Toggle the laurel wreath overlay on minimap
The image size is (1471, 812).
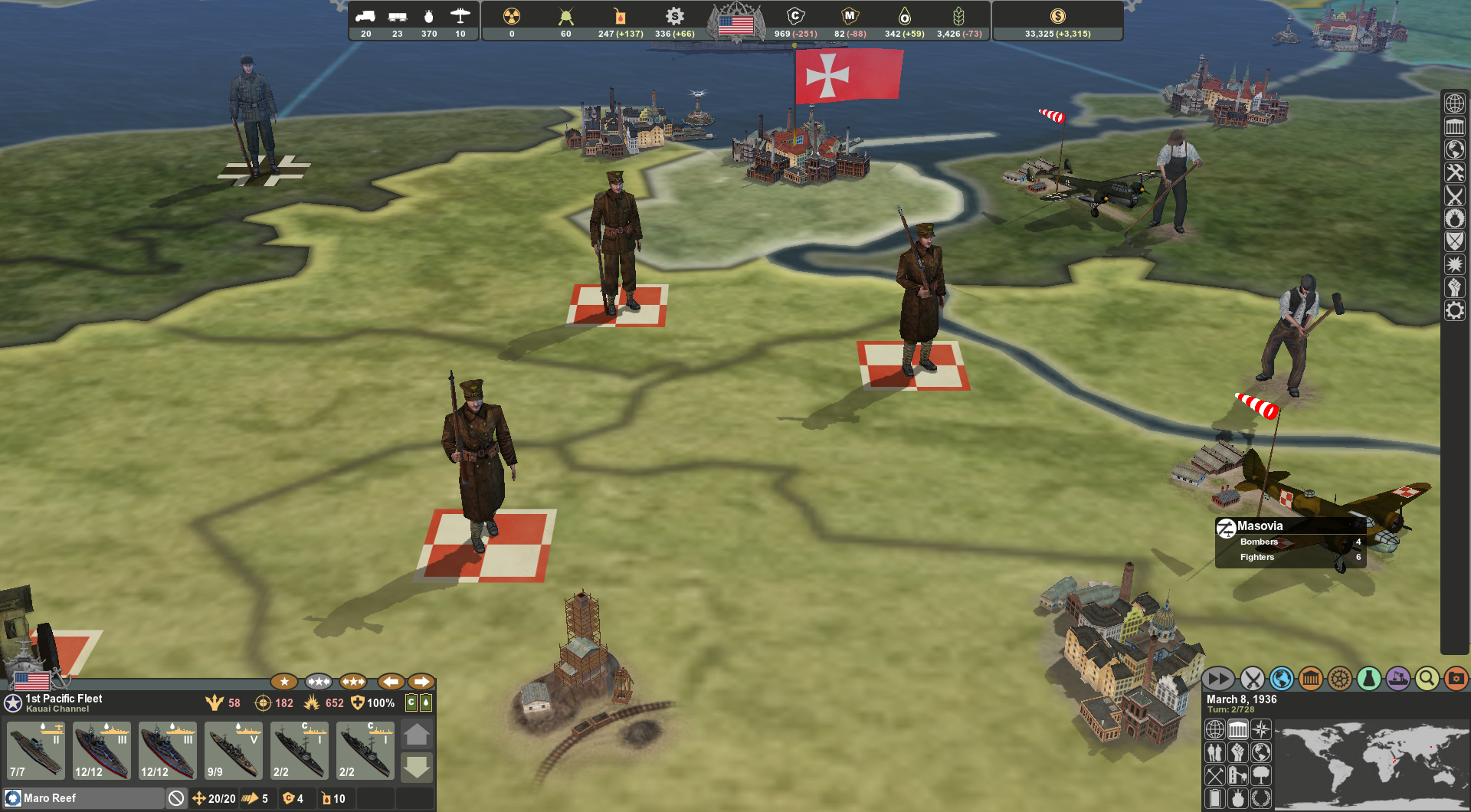coord(1260,798)
